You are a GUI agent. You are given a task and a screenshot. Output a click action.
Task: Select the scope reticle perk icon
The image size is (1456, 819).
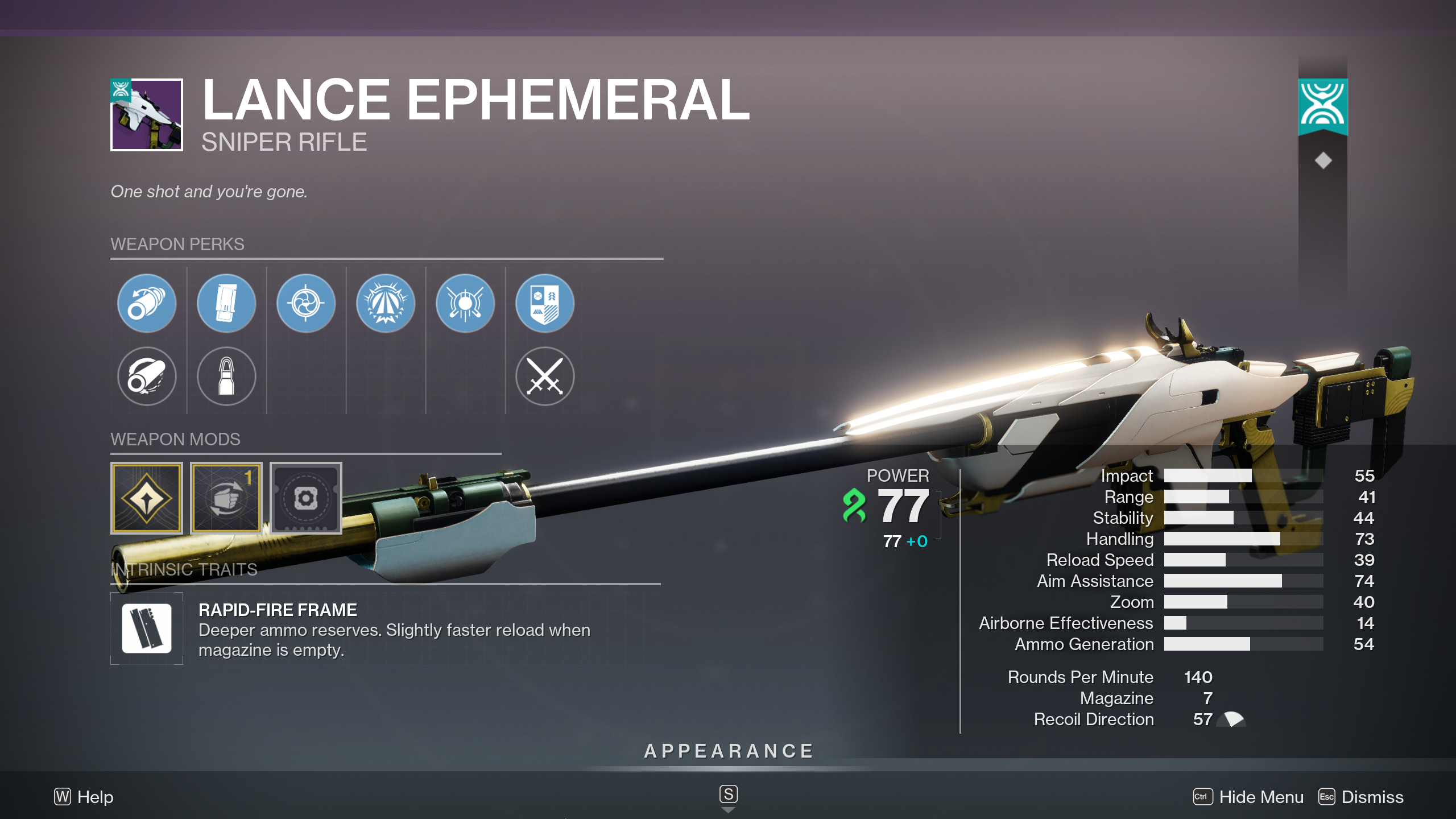click(305, 303)
